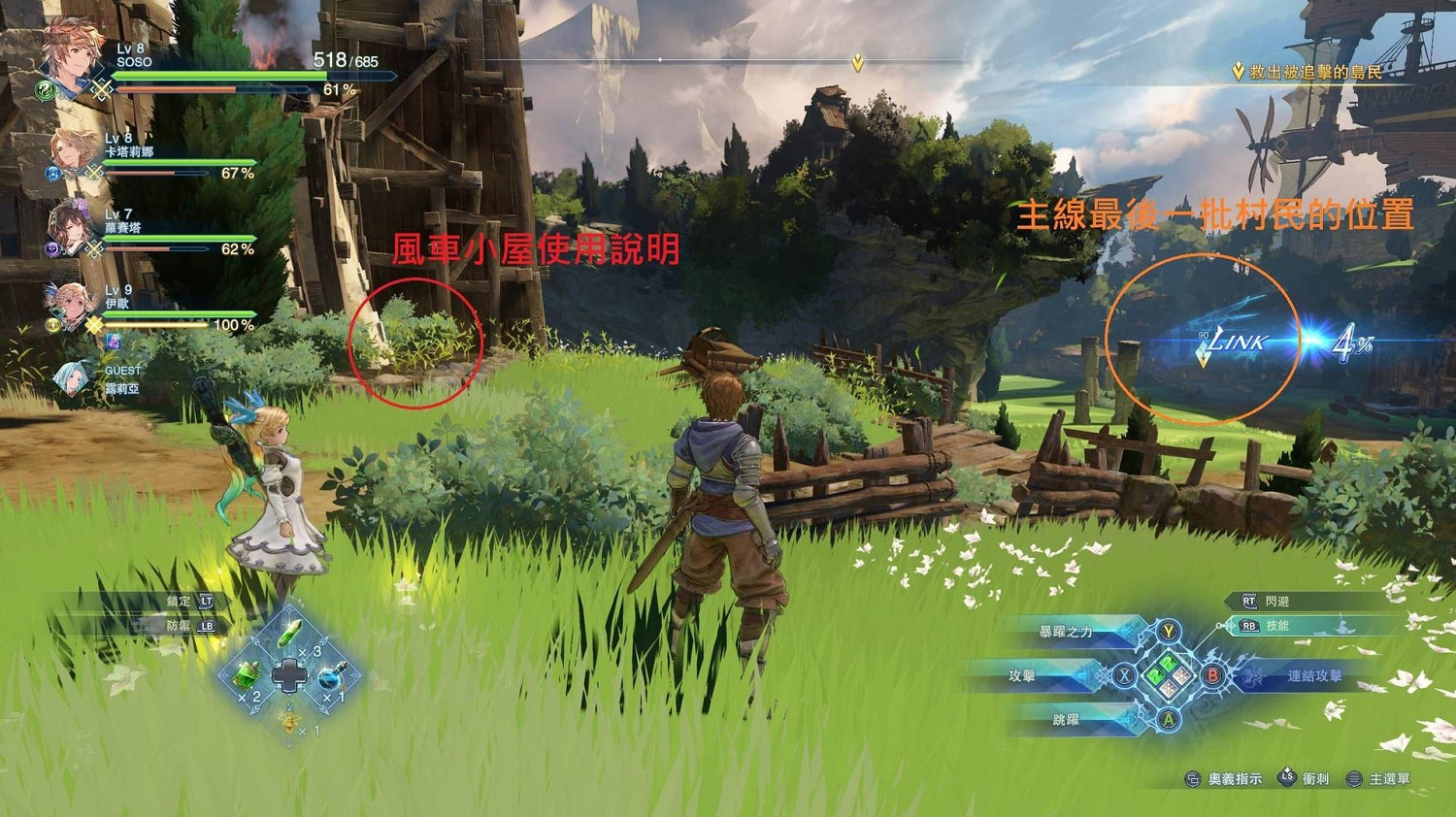1456x817 pixels.
Task: Click 伊歌's yellow ability icon
Action: (x=50, y=322)
